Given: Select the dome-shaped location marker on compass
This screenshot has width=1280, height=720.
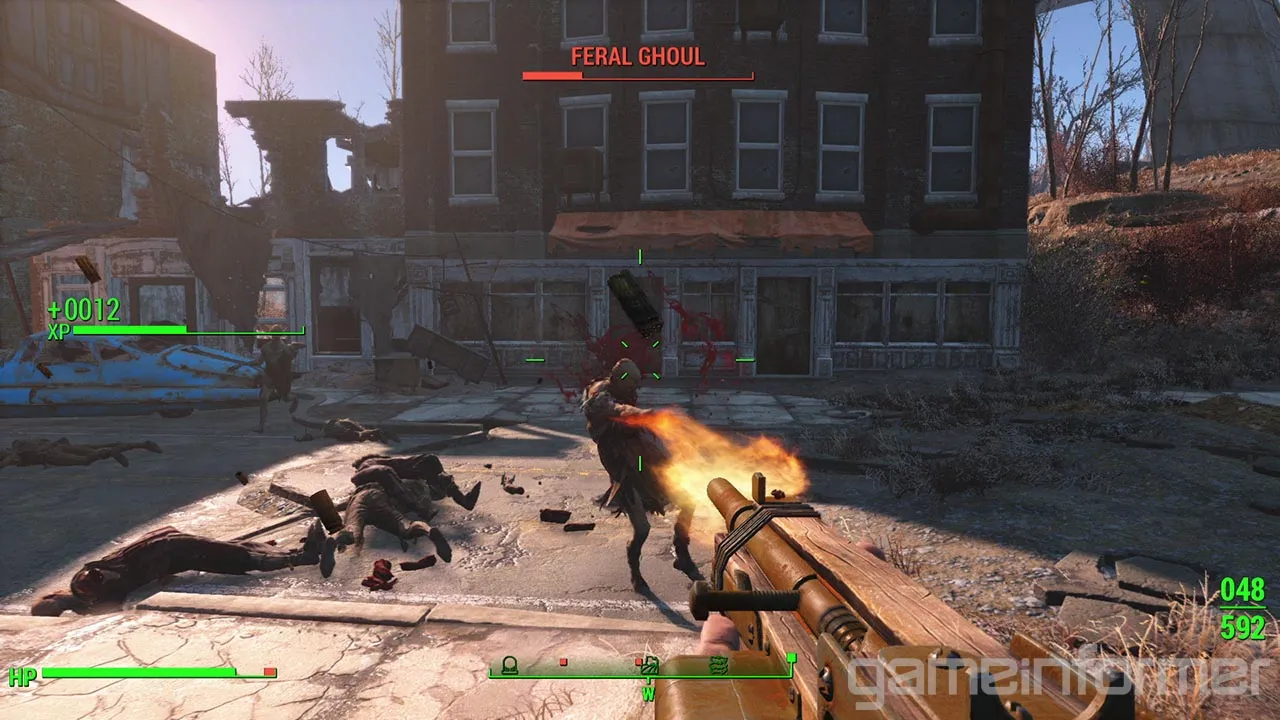Looking at the screenshot, I should [x=508, y=663].
